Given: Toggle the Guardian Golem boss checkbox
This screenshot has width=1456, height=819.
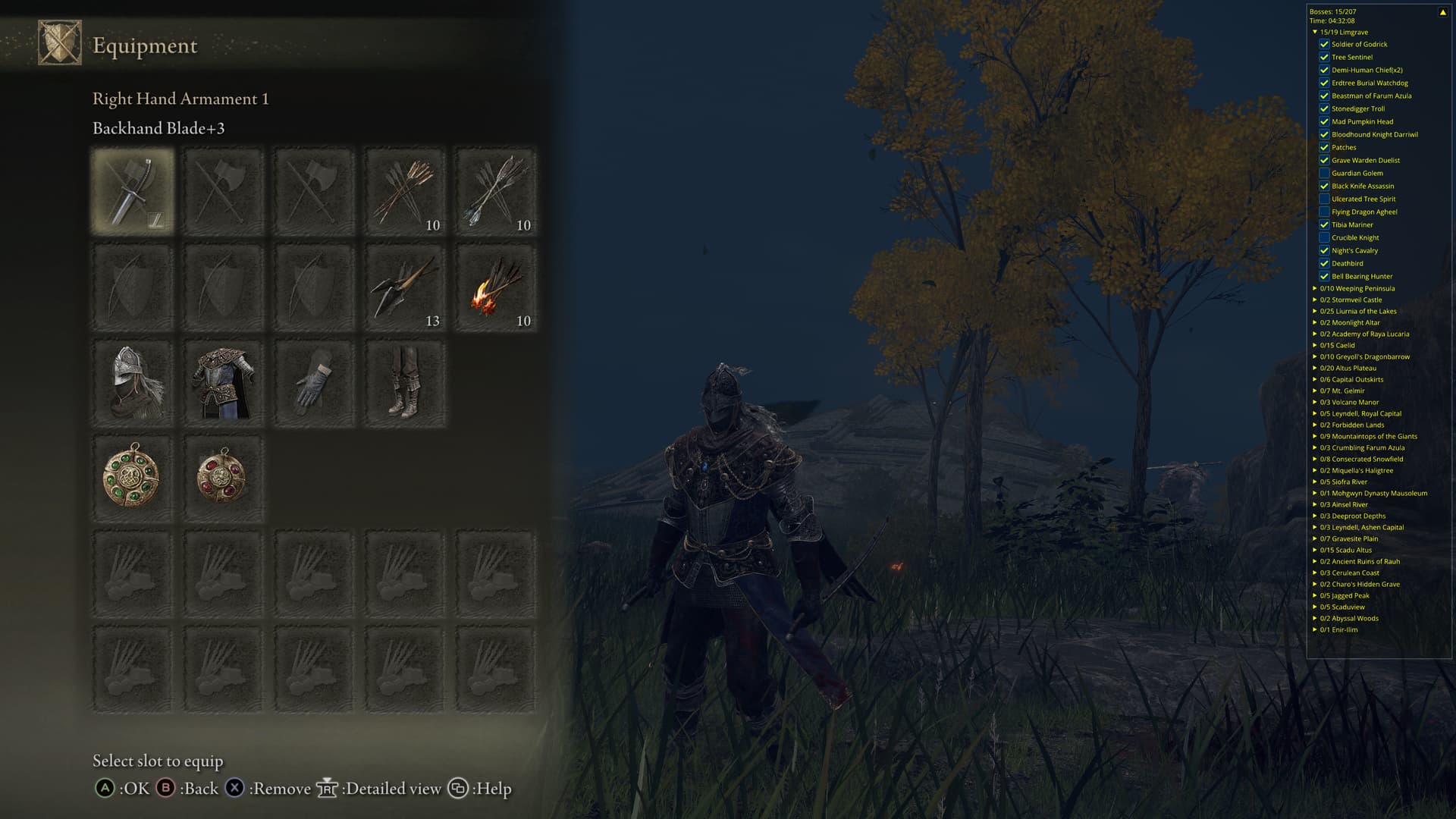Looking at the screenshot, I should 1324,173.
